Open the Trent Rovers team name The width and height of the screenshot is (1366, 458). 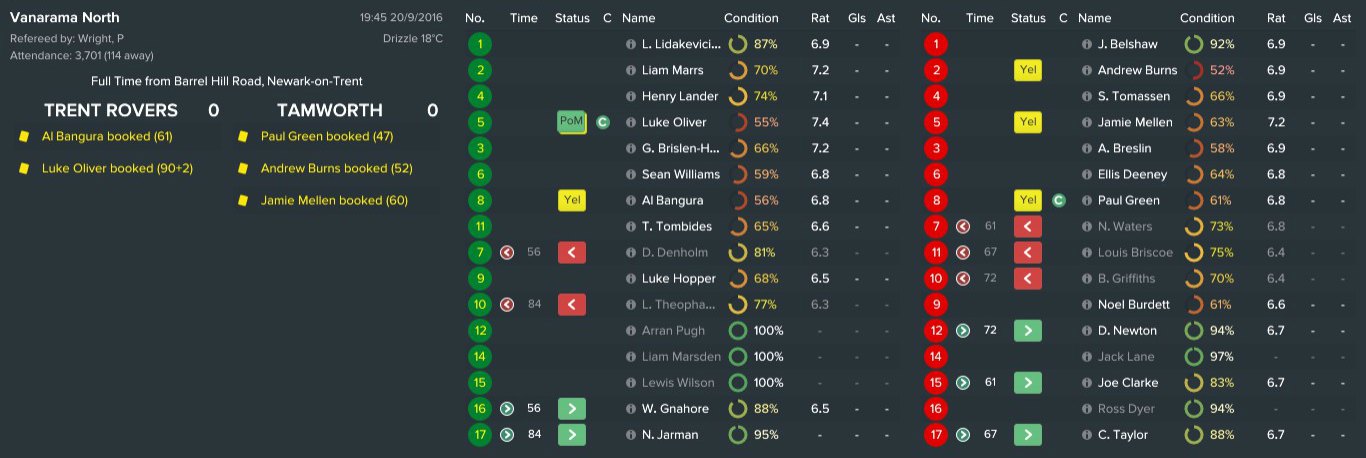111,110
